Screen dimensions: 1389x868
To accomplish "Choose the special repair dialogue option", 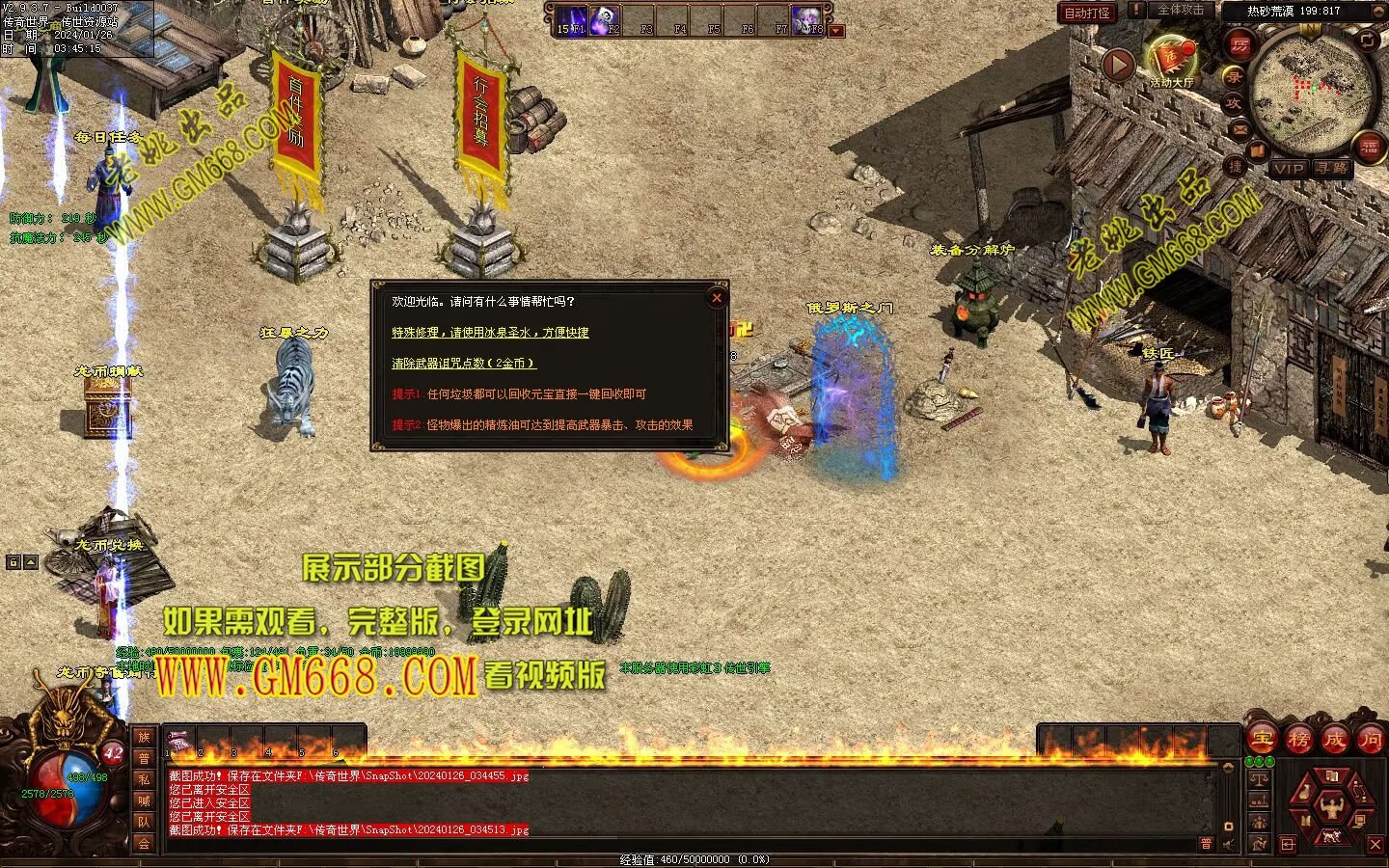I will [x=490, y=333].
